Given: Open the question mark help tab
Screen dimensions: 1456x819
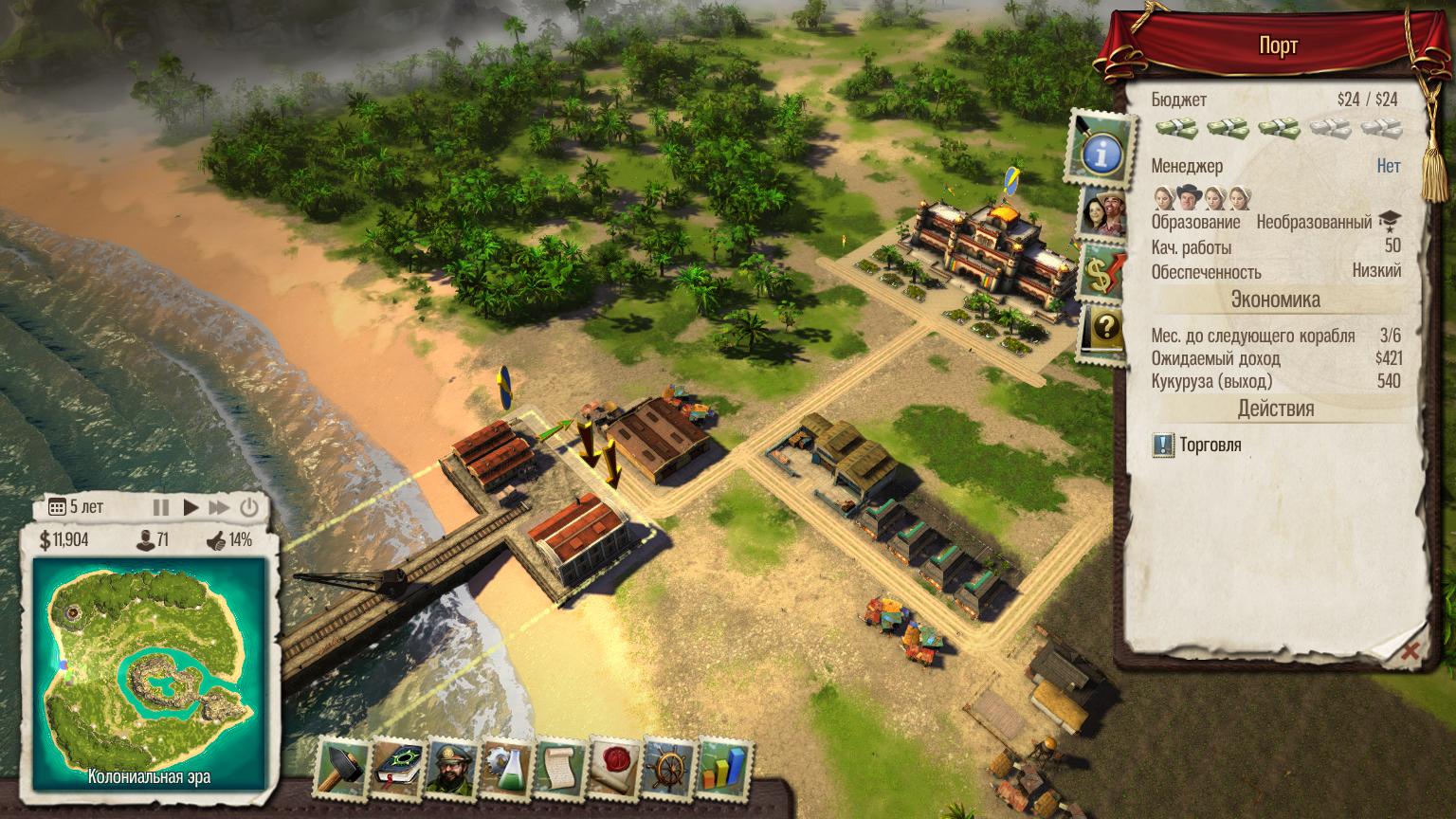Looking at the screenshot, I should tap(1103, 330).
